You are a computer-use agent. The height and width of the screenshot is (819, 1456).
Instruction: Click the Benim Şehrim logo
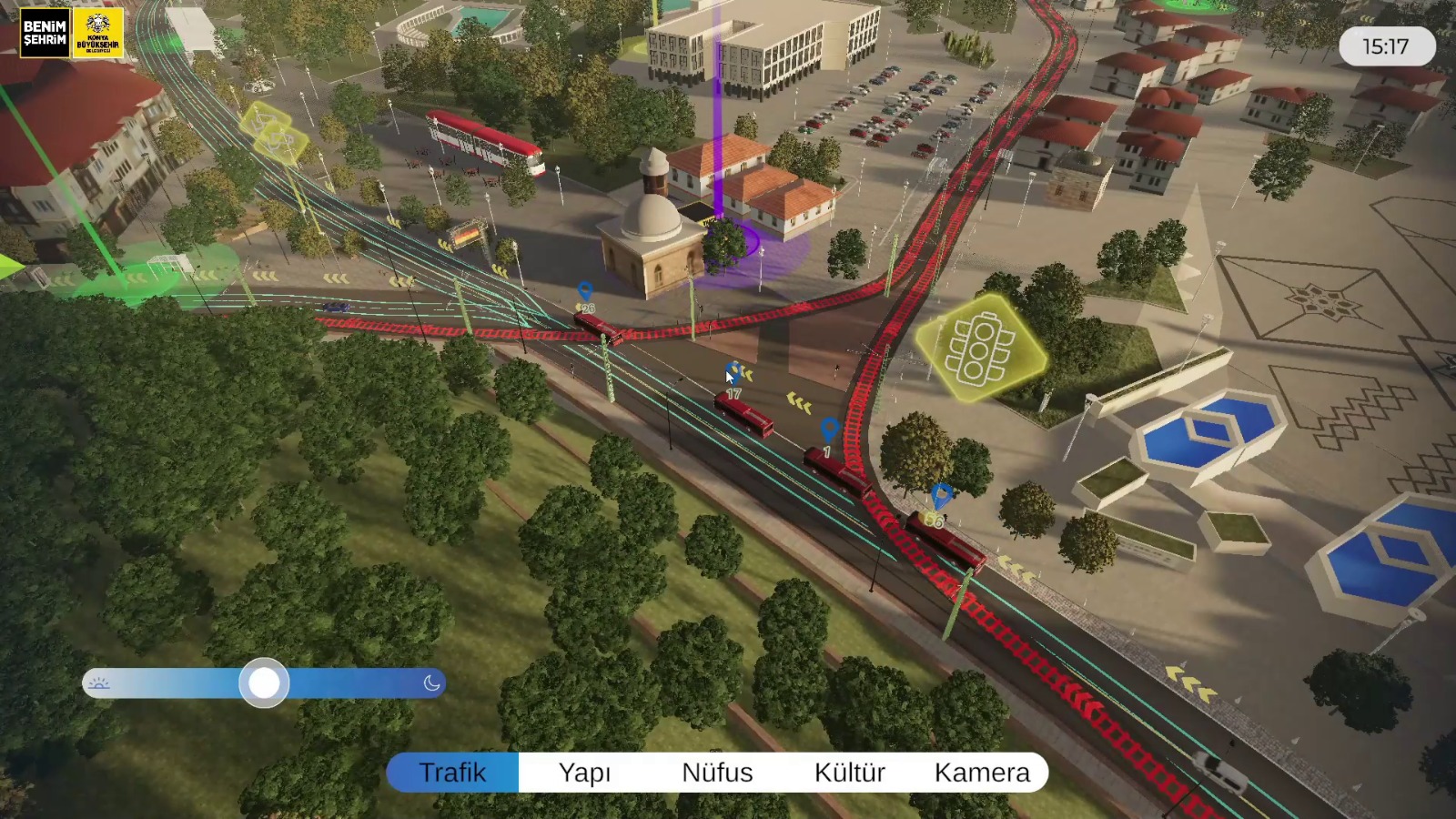pyautogui.click(x=45, y=34)
